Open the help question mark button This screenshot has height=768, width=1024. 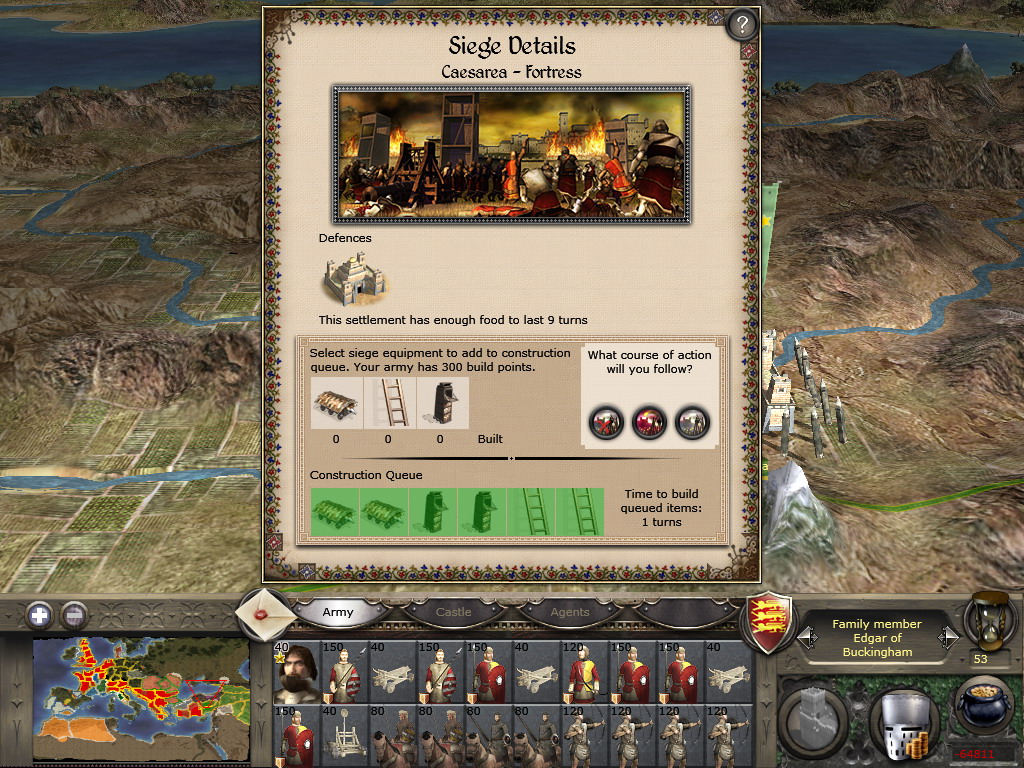coord(741,24)
